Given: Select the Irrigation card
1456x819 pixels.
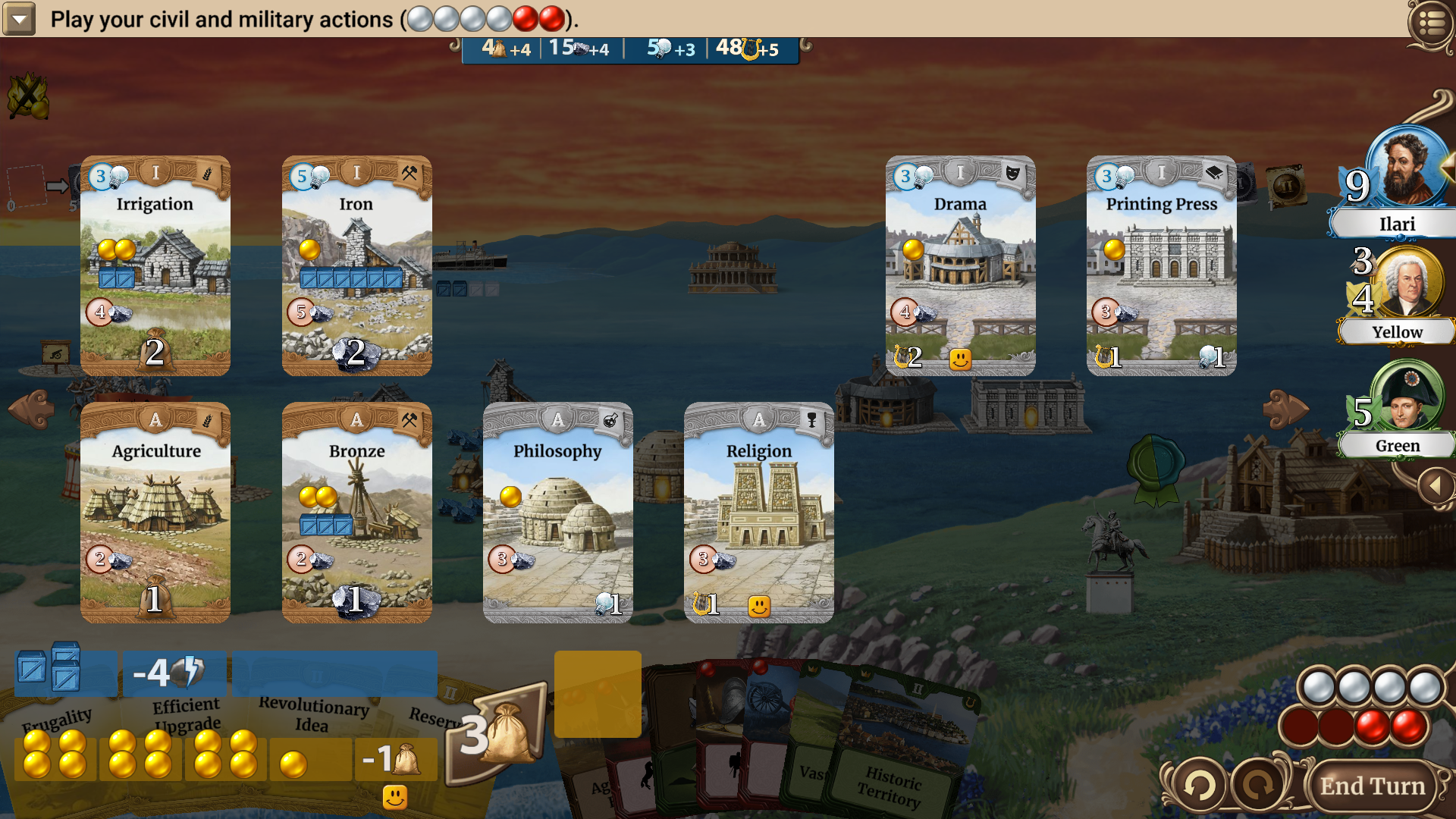Looking at the screenshot, I should pos(155,265).
